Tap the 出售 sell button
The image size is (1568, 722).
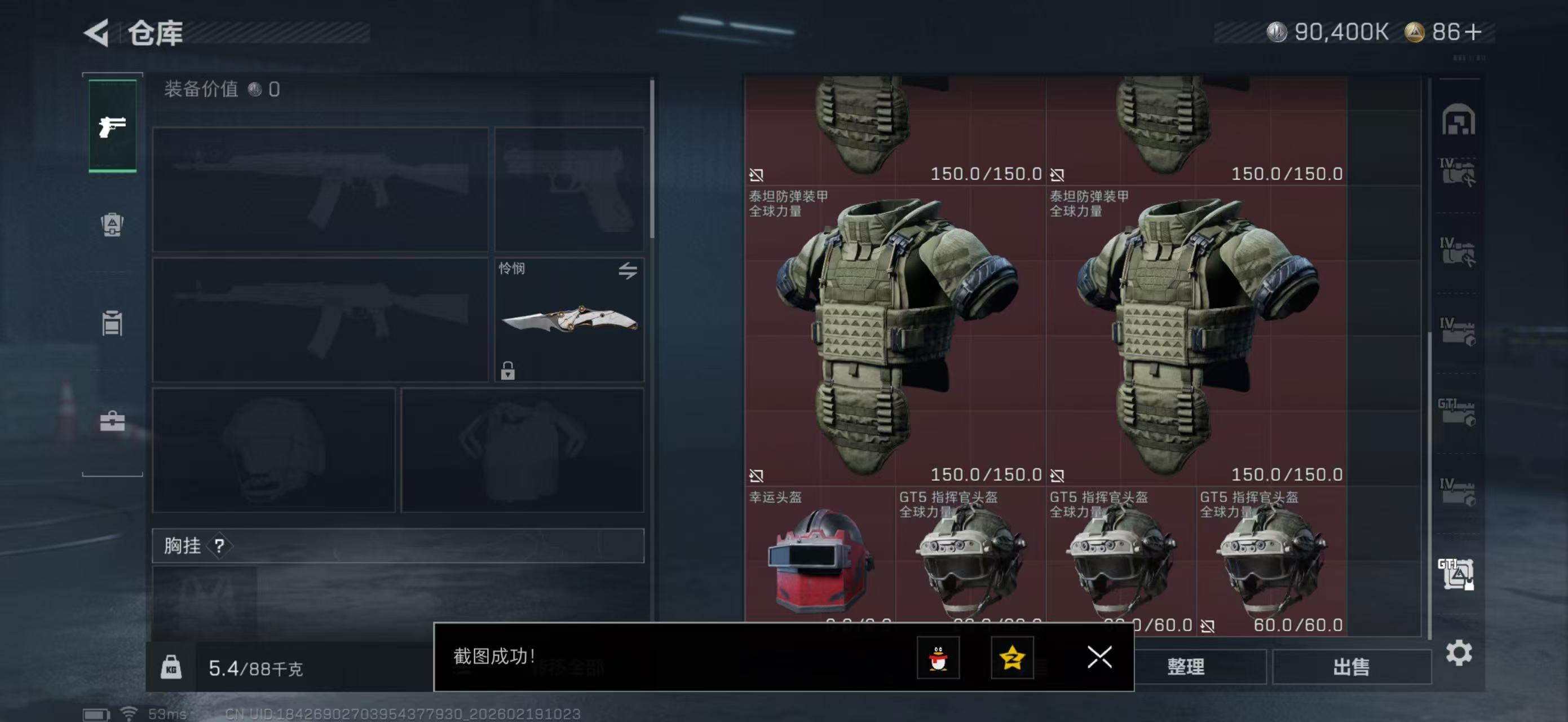tap(1351, 667)
